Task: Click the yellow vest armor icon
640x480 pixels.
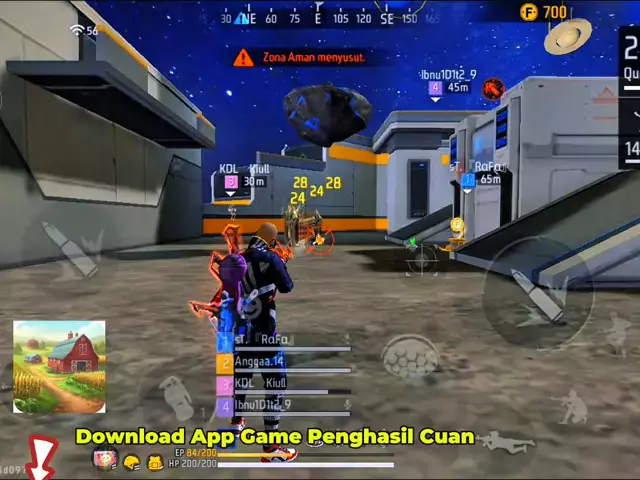Action: [x=155, y=462]
